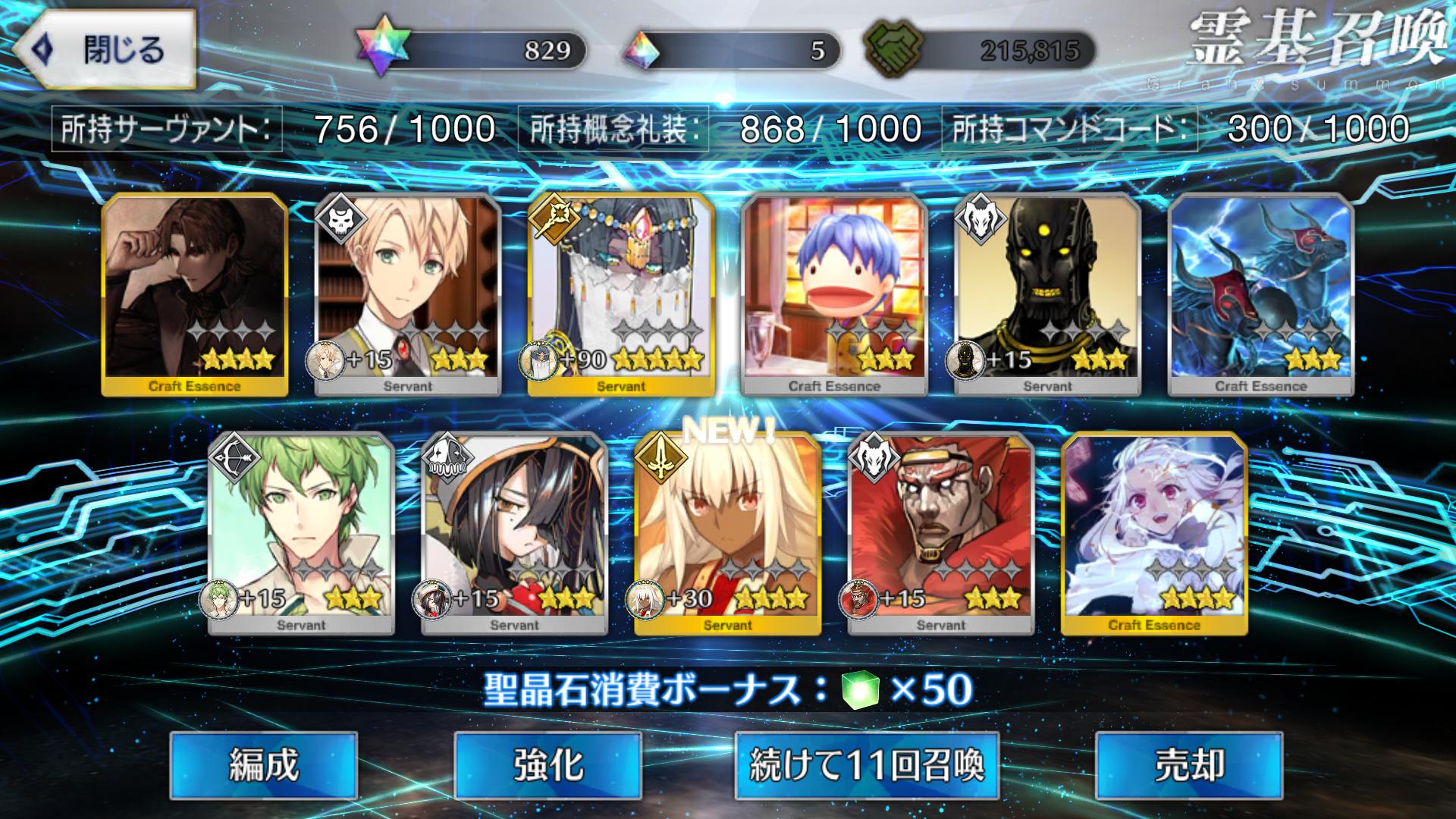Open the NEW white-haired Saber Servant card
The height and width of the screenshot is (819, 1456).
click(x=727, y=533)
